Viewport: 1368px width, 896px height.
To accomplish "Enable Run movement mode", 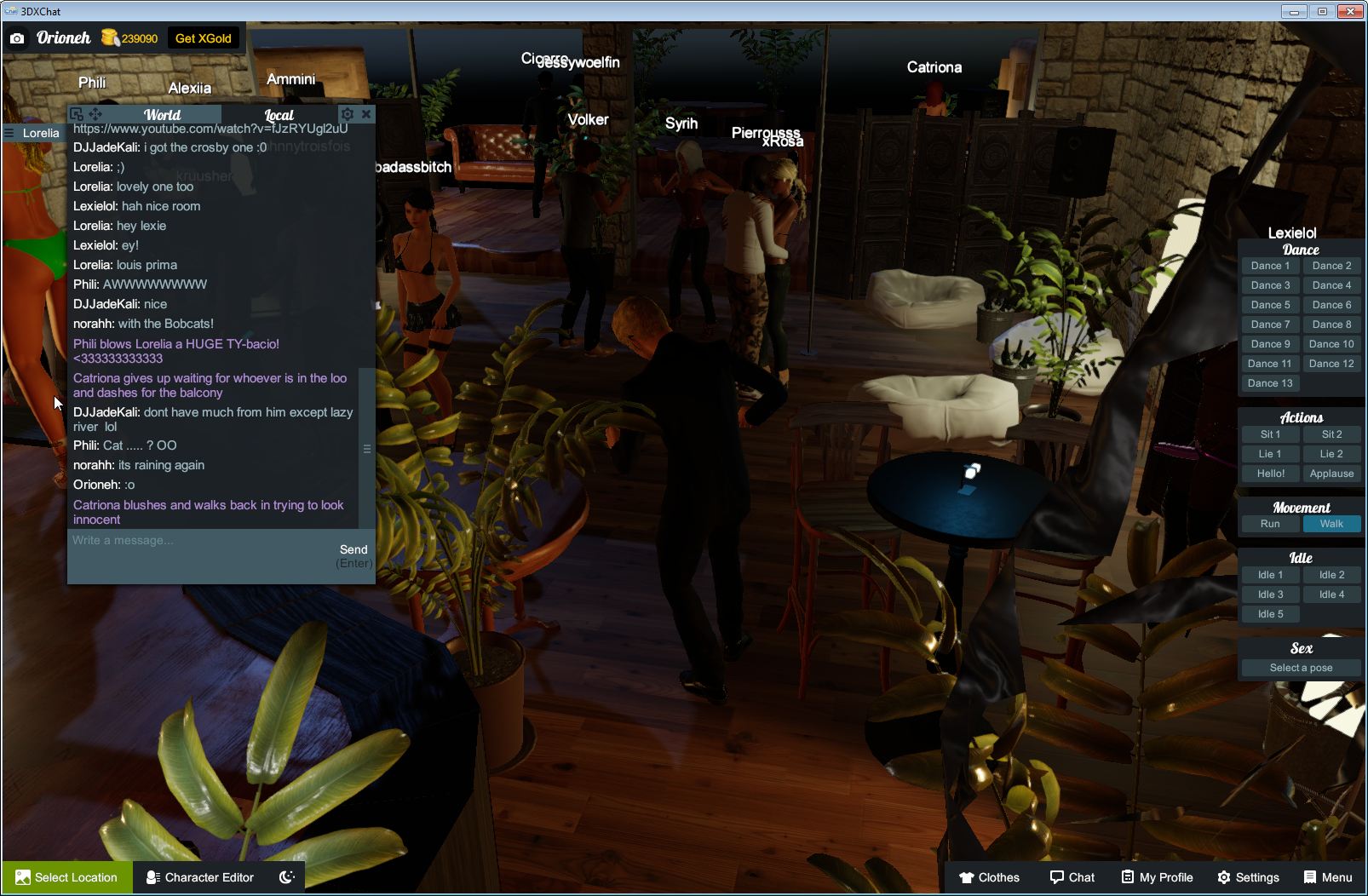I will (x=1269, y=524).
